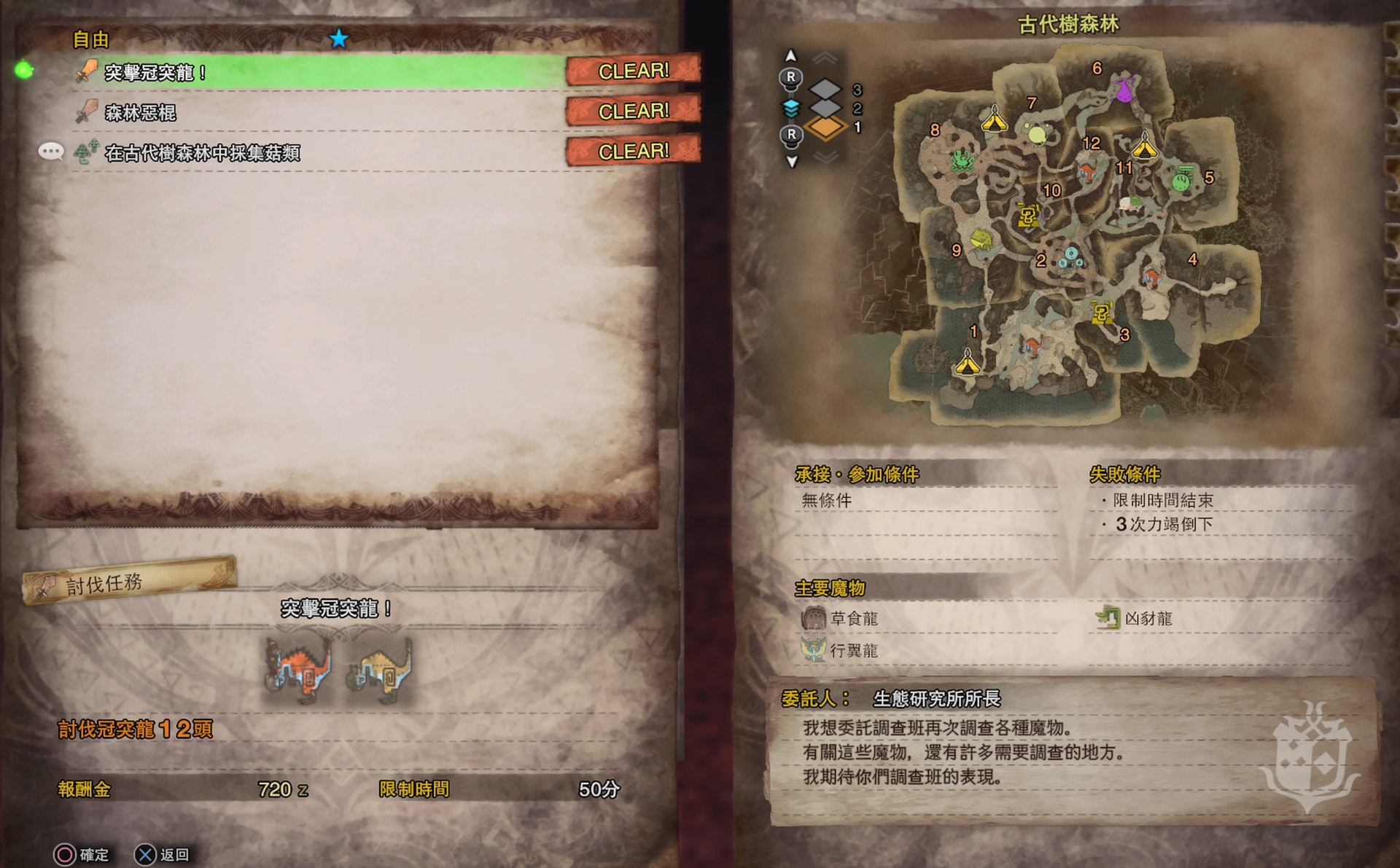
Task: Select the highlighted orange floor level 1
Action: tap(826, 128)
